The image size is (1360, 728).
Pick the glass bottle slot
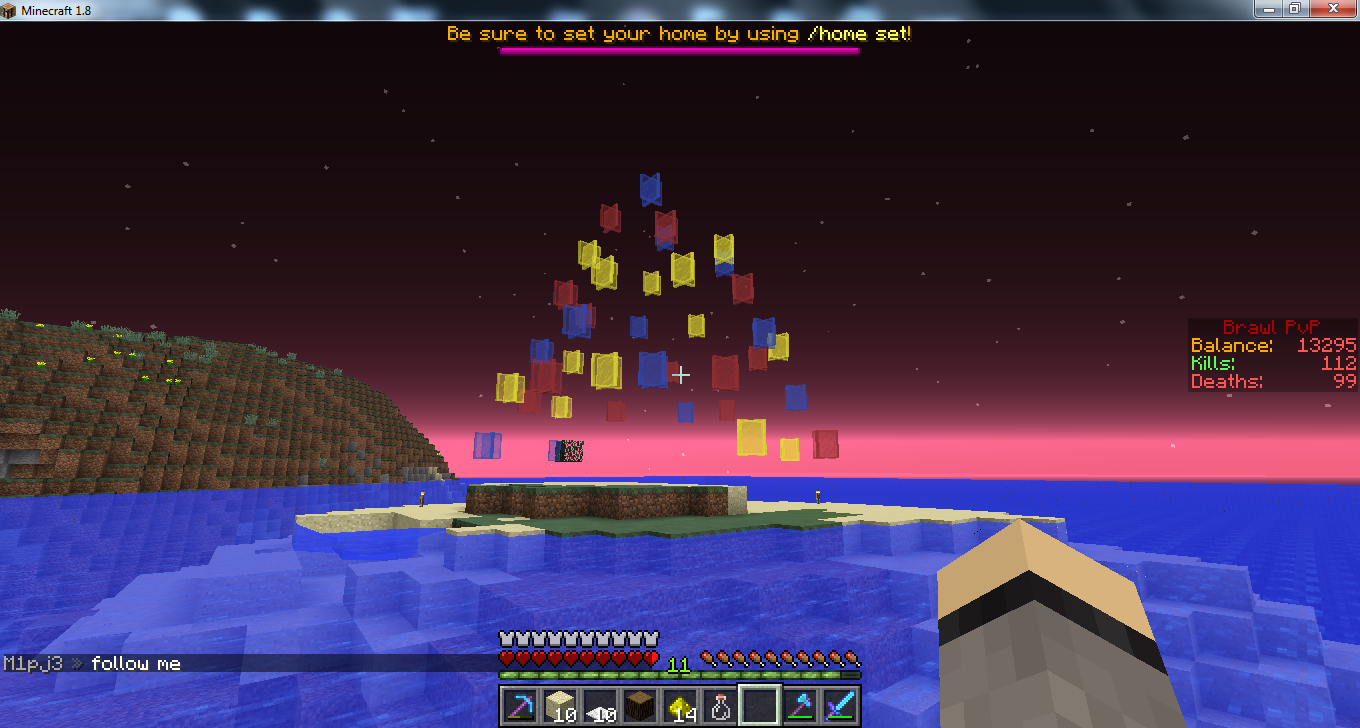[720, 706]
